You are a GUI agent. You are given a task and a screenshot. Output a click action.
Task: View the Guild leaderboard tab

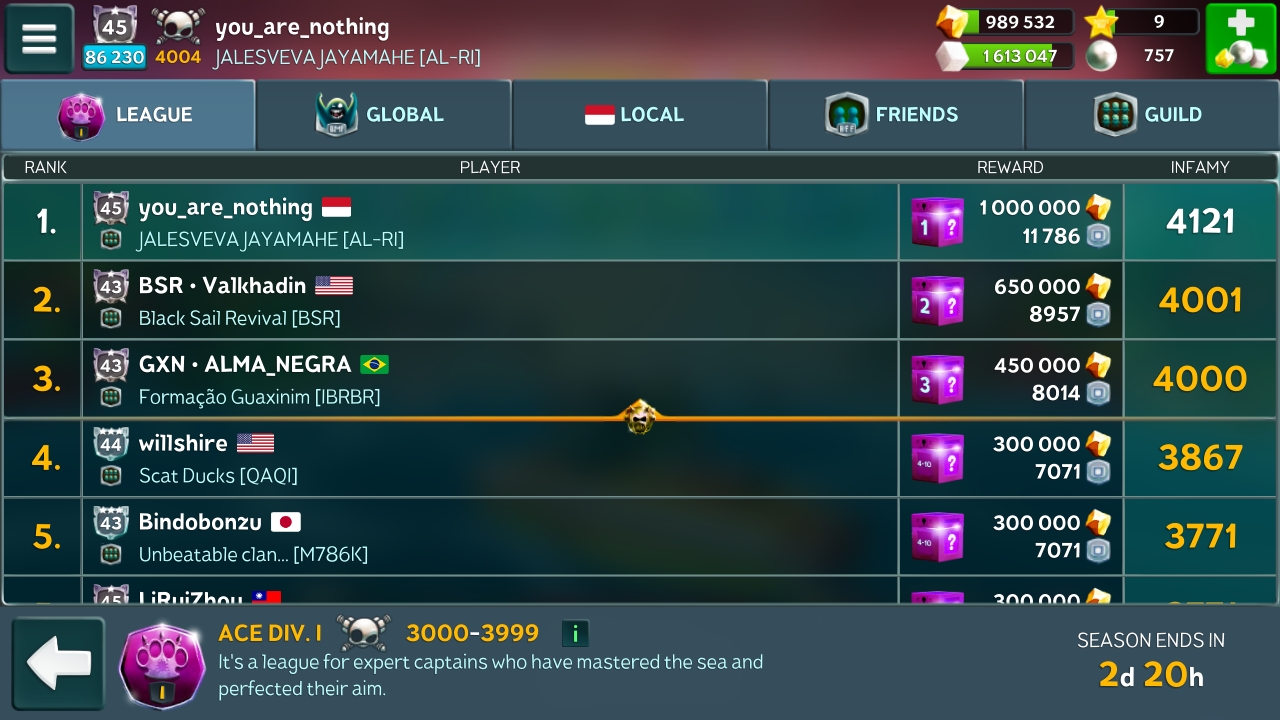point(1152,115)
